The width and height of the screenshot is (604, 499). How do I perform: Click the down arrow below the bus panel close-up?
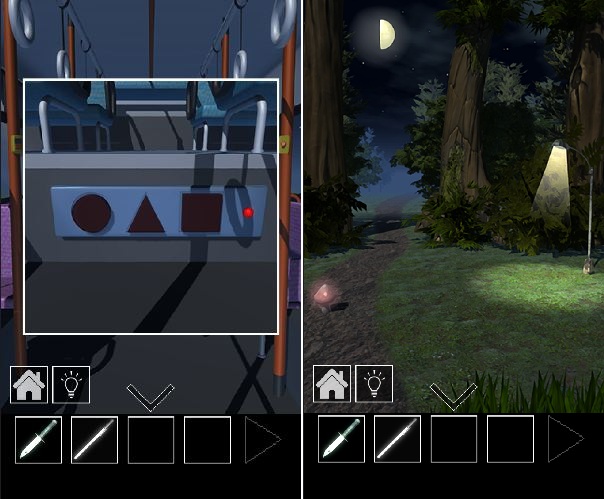(151, 397)
